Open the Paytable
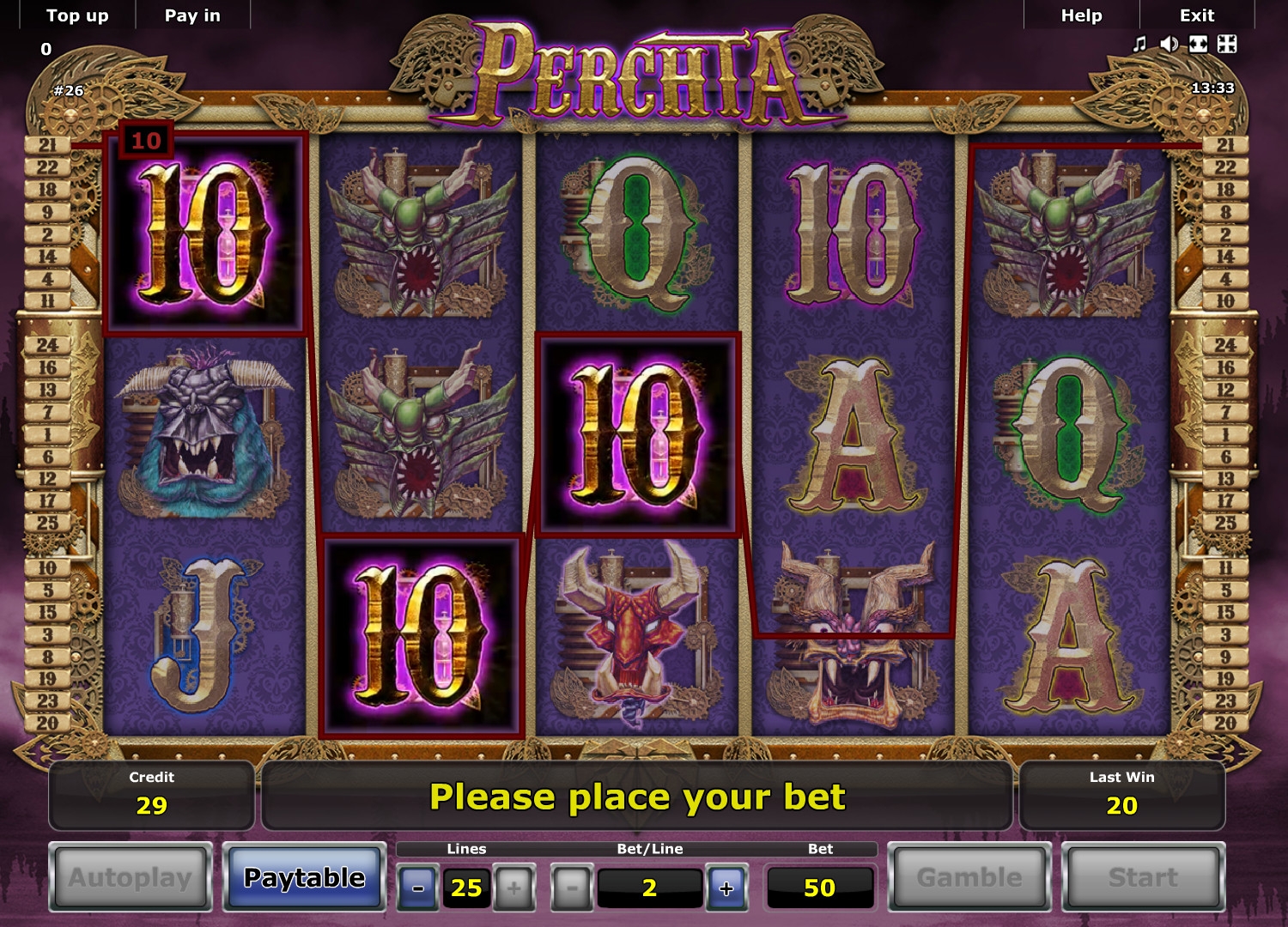The width and height of the screenshot is (1288, 927). click(304, 877)
